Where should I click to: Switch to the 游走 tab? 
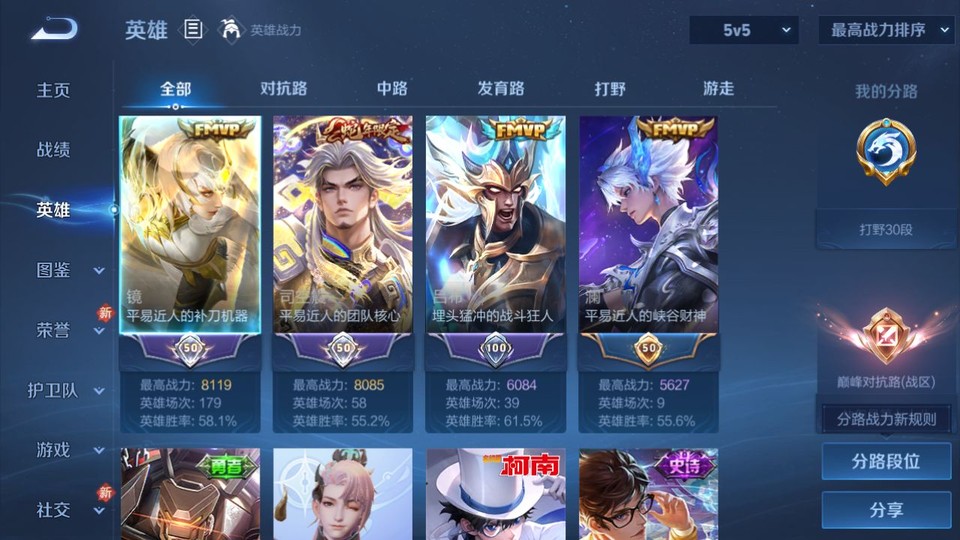(x=718, y=89)
